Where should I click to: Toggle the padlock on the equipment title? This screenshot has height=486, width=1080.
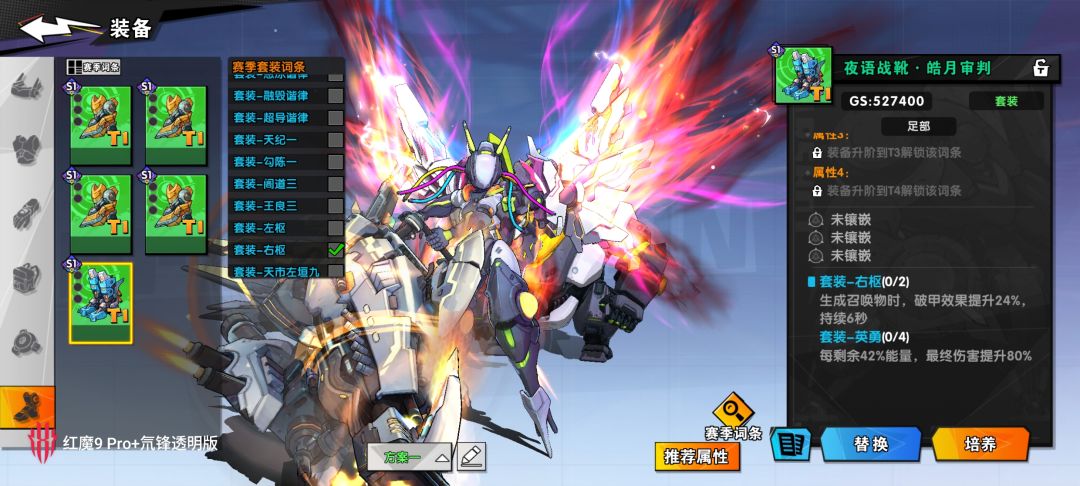pos(1040,68)
